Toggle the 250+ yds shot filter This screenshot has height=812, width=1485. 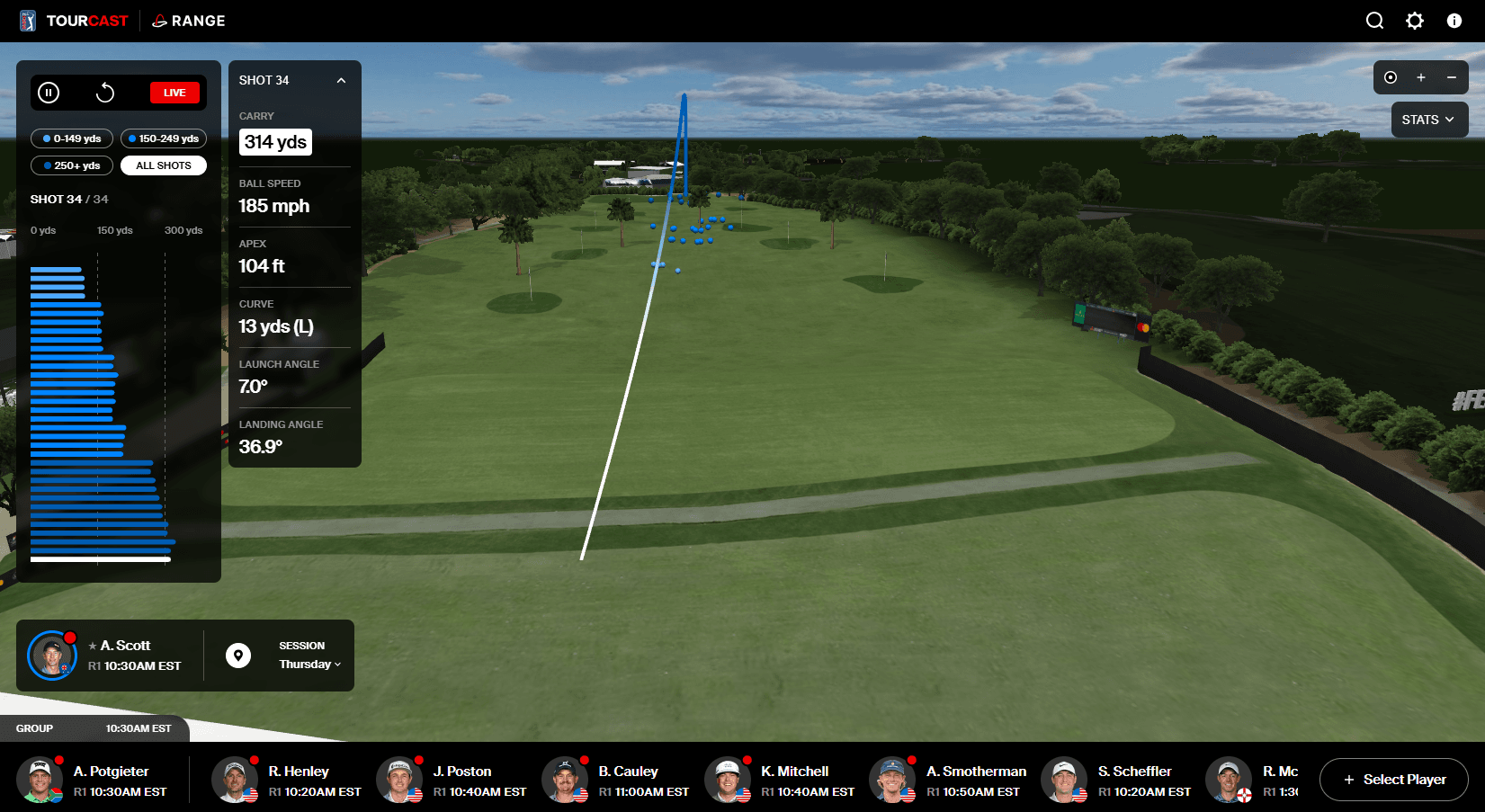click(x=71, y=165)
